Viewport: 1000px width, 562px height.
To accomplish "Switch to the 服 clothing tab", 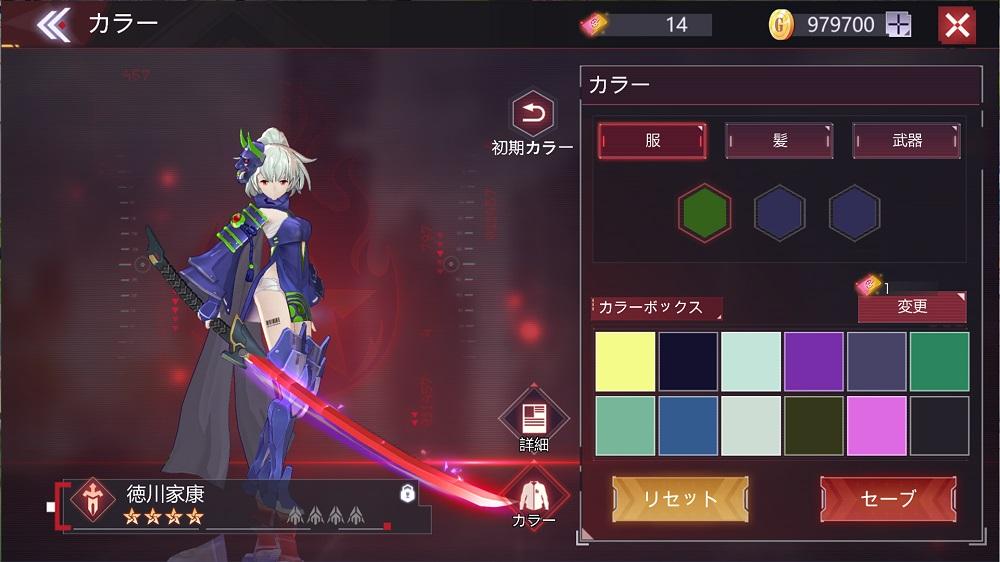I will point(652,141).
